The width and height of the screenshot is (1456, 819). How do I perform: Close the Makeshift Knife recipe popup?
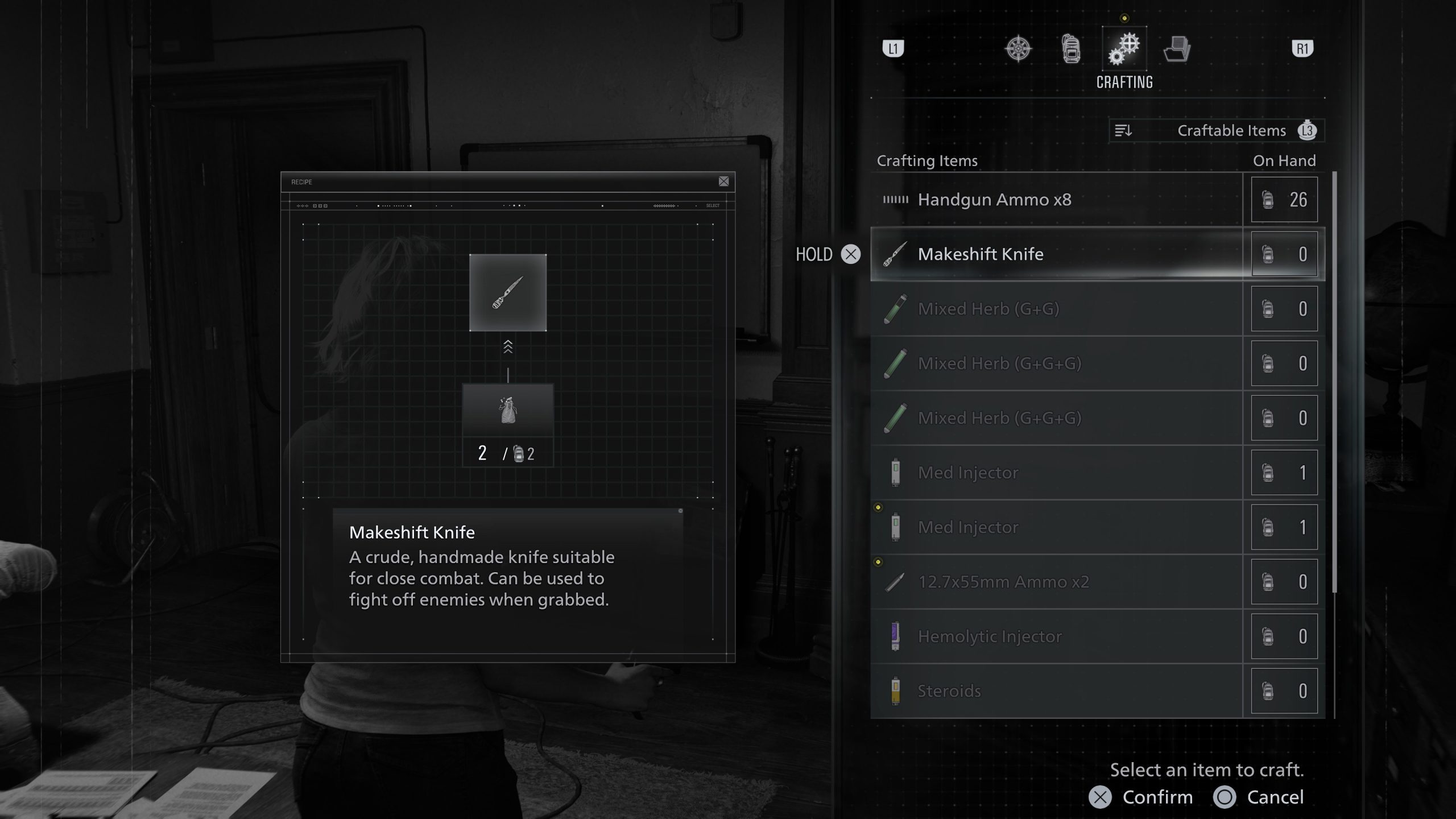pyautogui.click(x=725, y=181)
